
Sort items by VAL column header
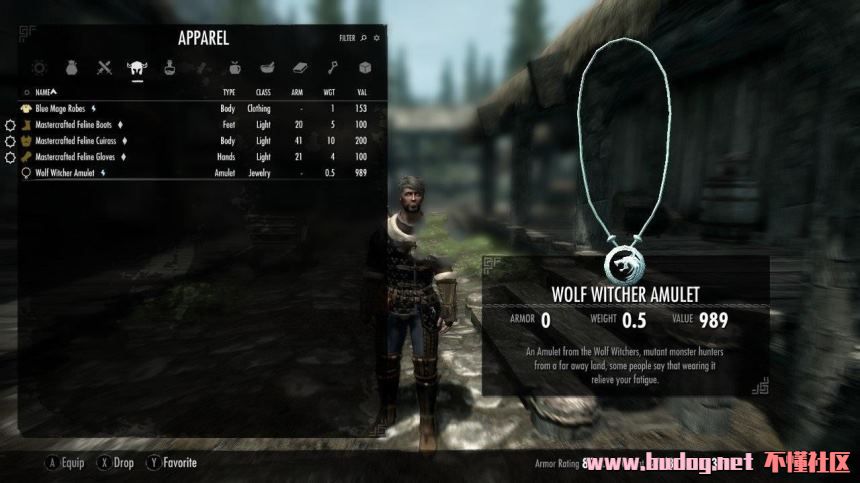(x=360, y=91)
